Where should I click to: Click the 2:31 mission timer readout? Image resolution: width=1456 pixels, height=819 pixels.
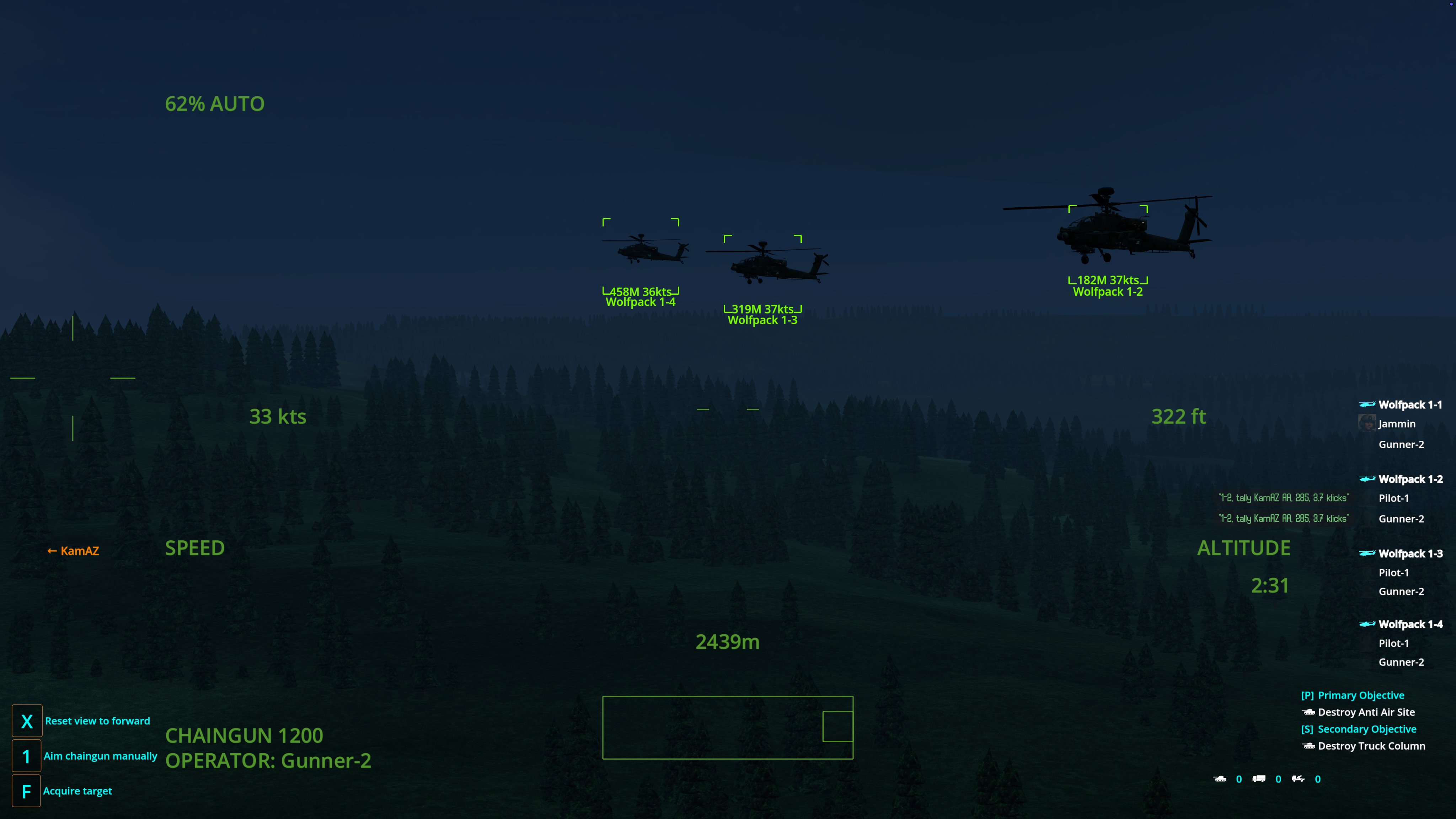pyautogui.click(x=1269, y=585)
